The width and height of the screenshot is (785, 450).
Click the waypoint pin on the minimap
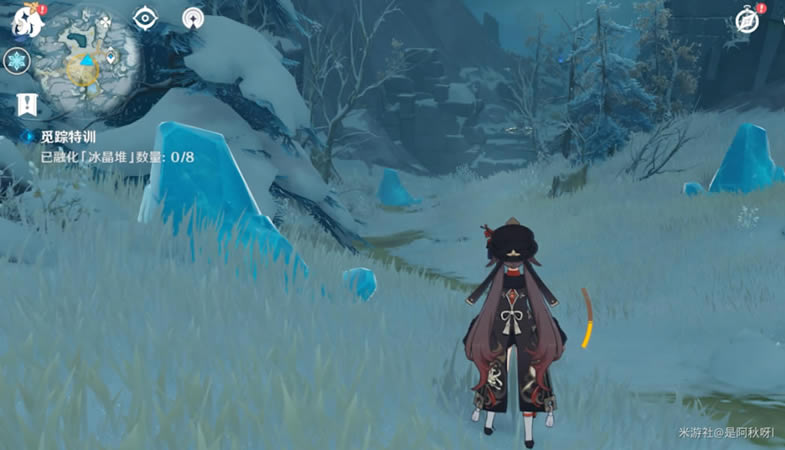point(108,55)
